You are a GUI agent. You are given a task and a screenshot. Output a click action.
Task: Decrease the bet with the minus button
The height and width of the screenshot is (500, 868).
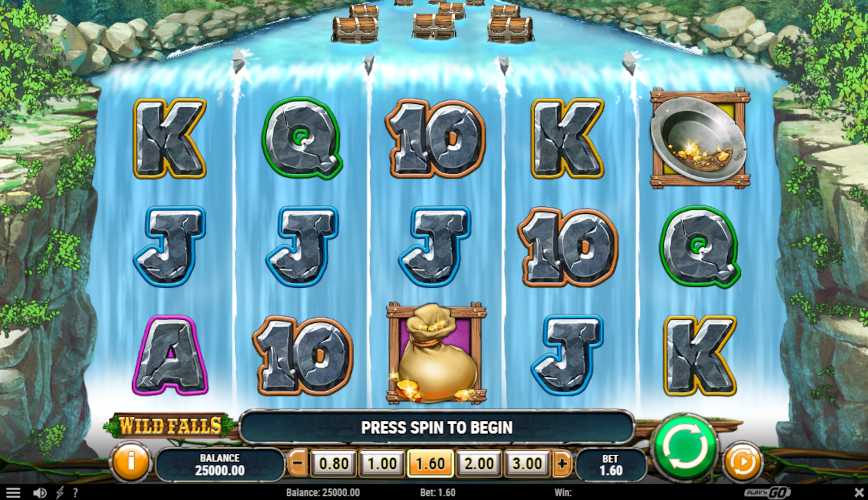point(297,464)
